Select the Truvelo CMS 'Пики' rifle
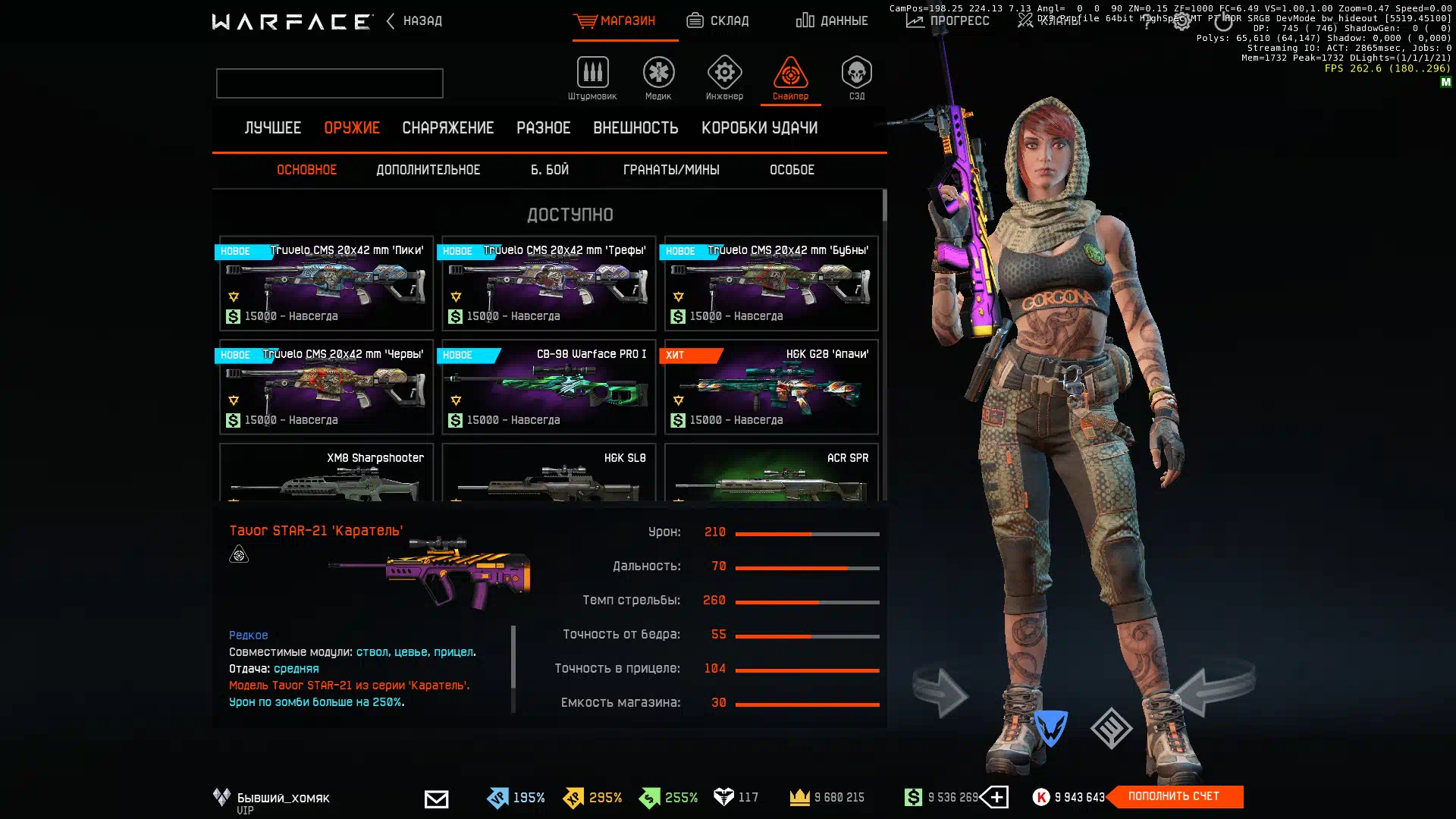This screenshot has width=1456, height=819. coord(326,284)
